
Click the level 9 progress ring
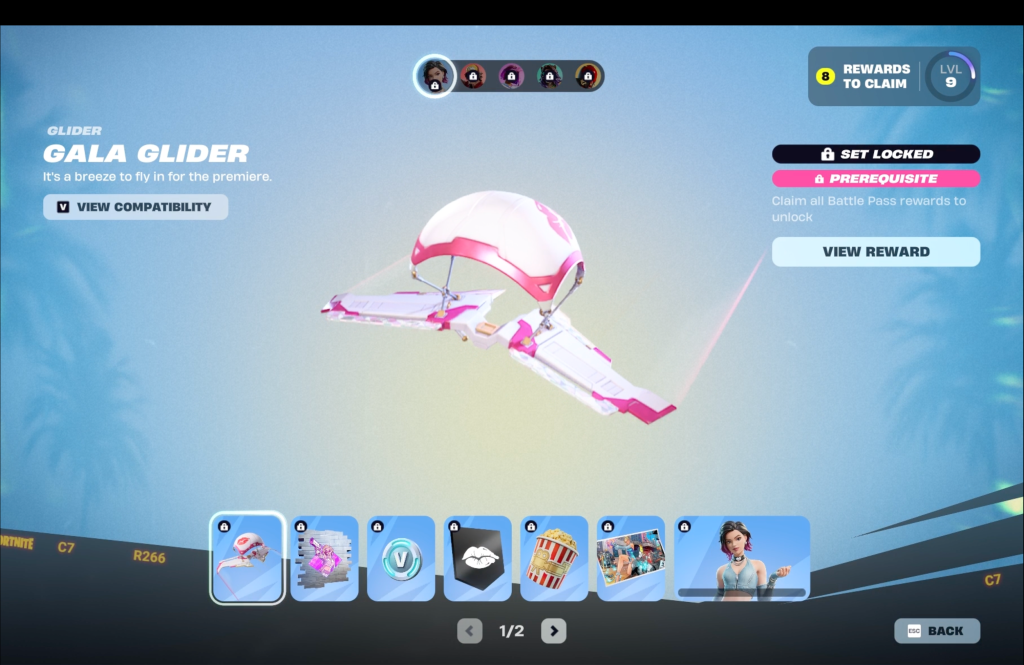[x=950, y=76]
